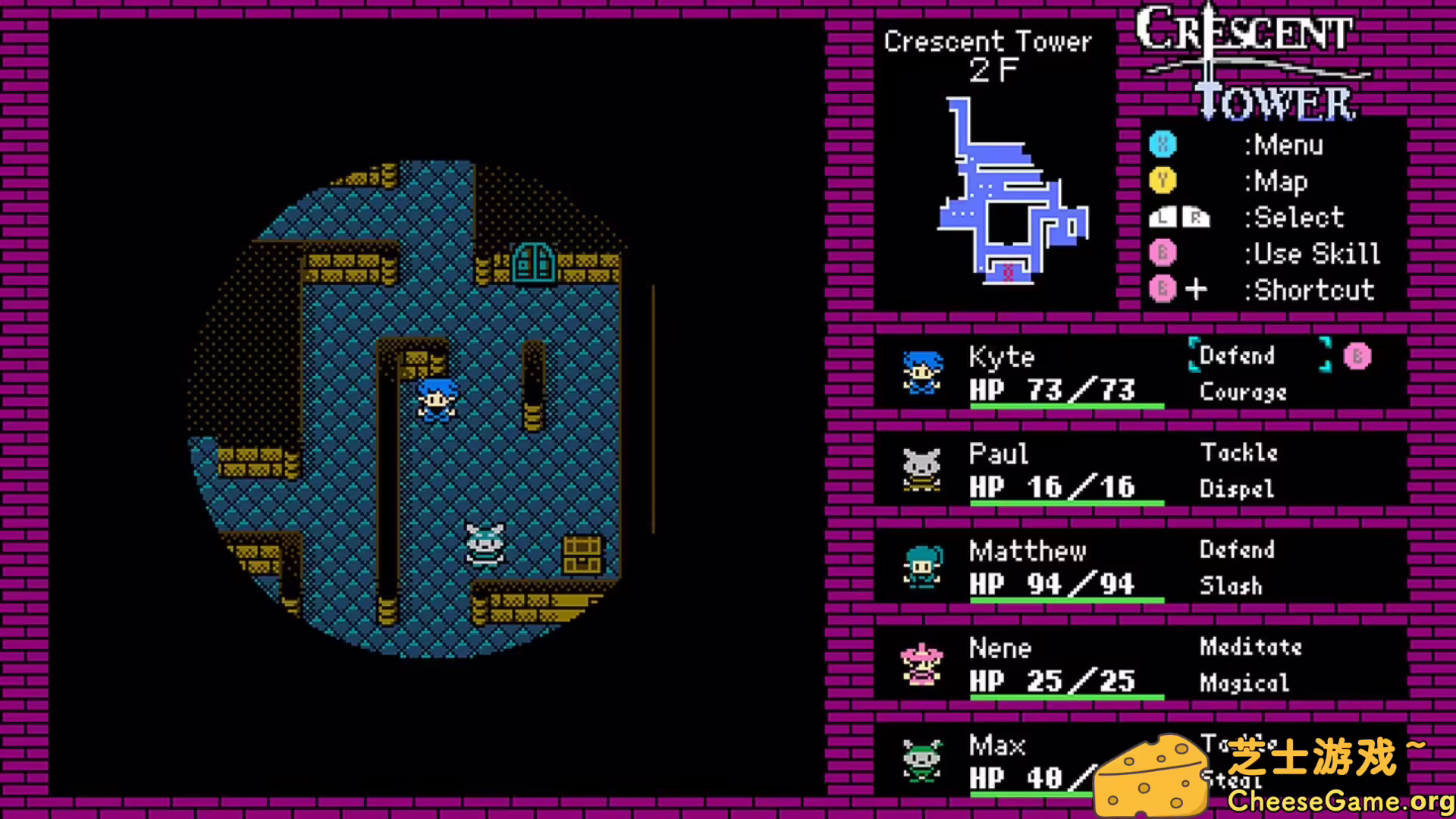Click the Y button icon next to Map
The height and width of the screenshot is (819, 1456).
click(1163, 181)
